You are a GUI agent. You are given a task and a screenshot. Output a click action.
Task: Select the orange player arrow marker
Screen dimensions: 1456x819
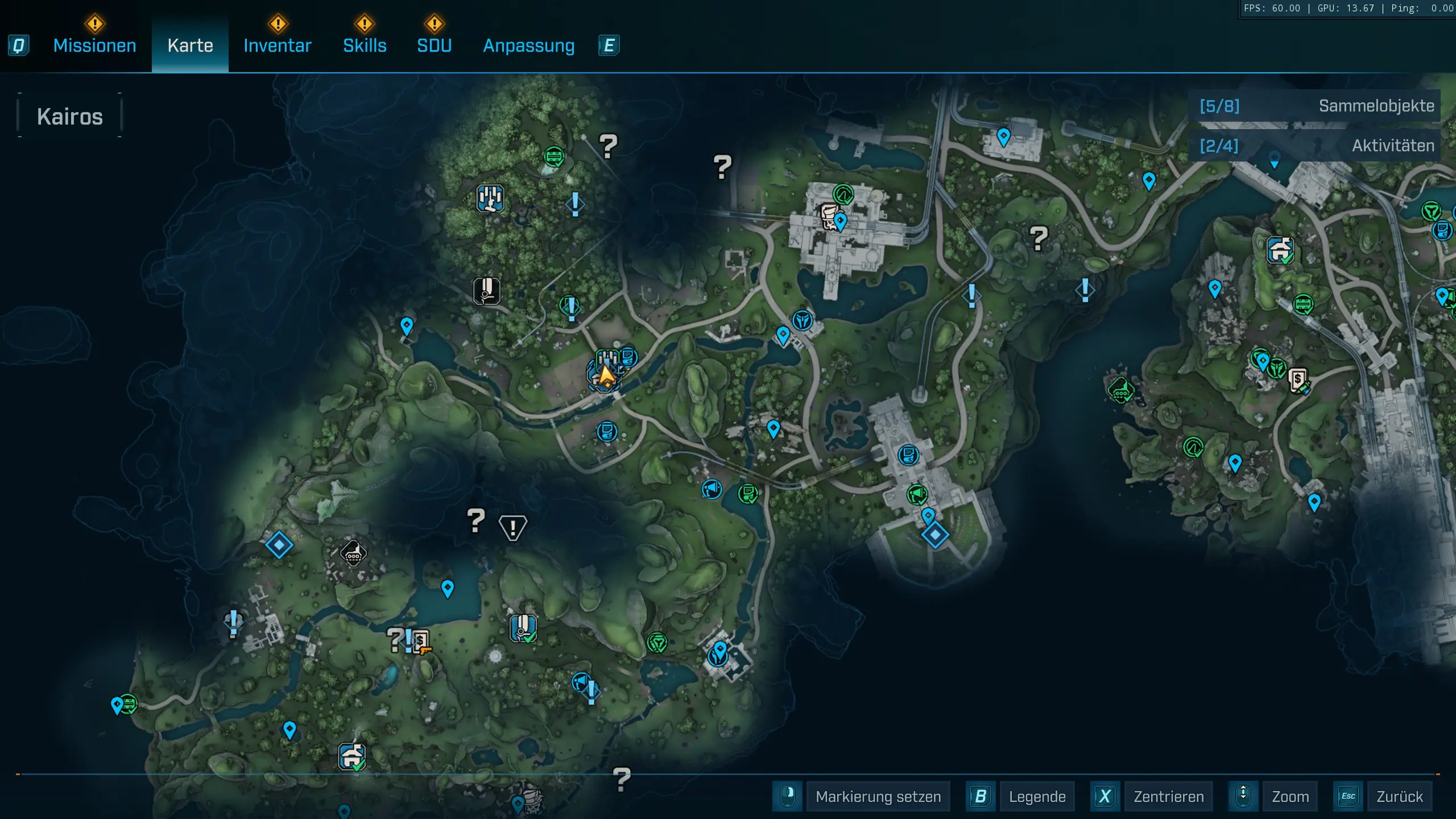click(606, 375)
